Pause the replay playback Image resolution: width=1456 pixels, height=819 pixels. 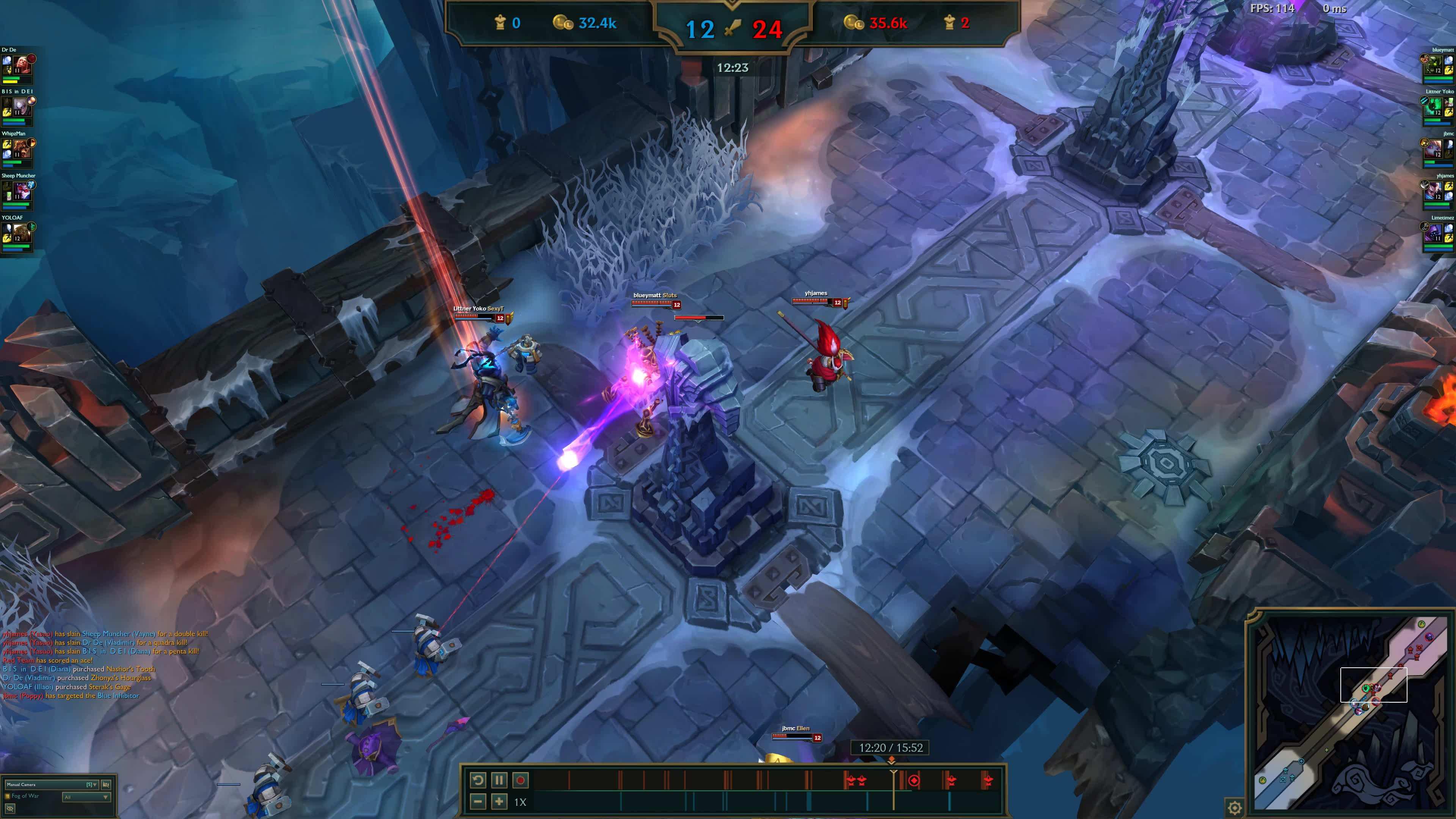pyautogui.click(x=499, y=781)
